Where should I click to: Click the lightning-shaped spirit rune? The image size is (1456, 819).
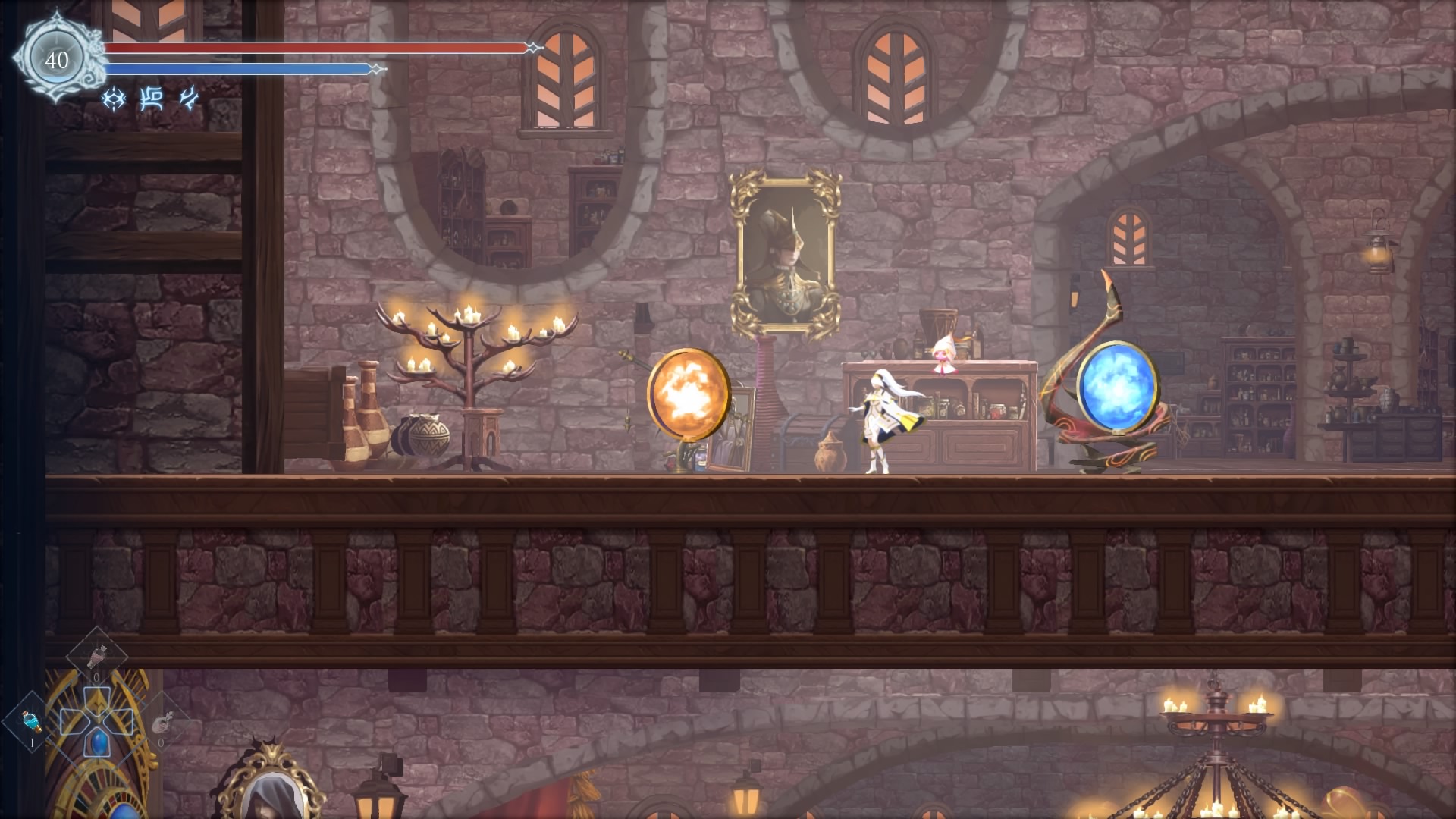[189, 99]
